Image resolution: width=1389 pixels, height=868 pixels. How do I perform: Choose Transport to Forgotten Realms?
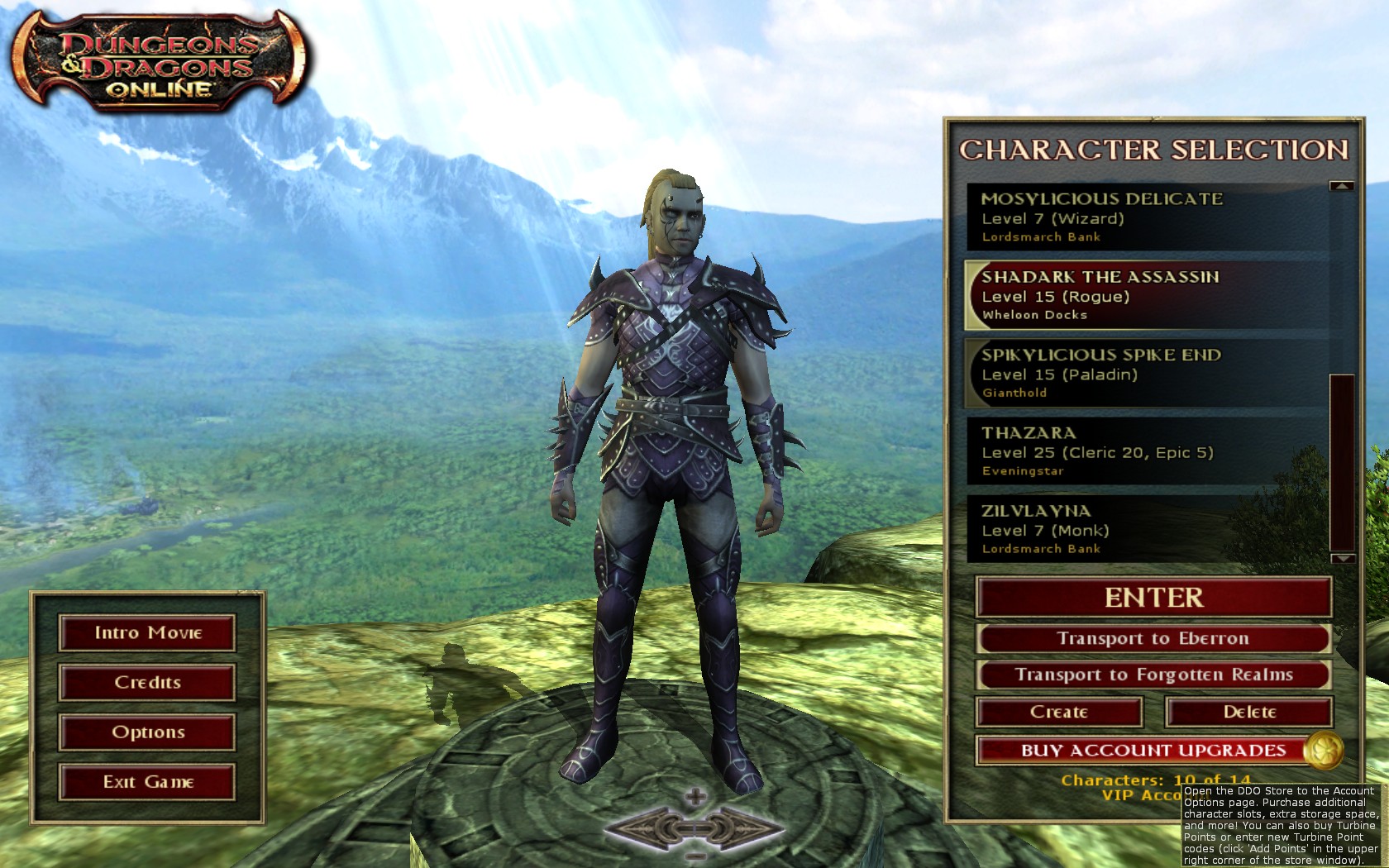1153,675
